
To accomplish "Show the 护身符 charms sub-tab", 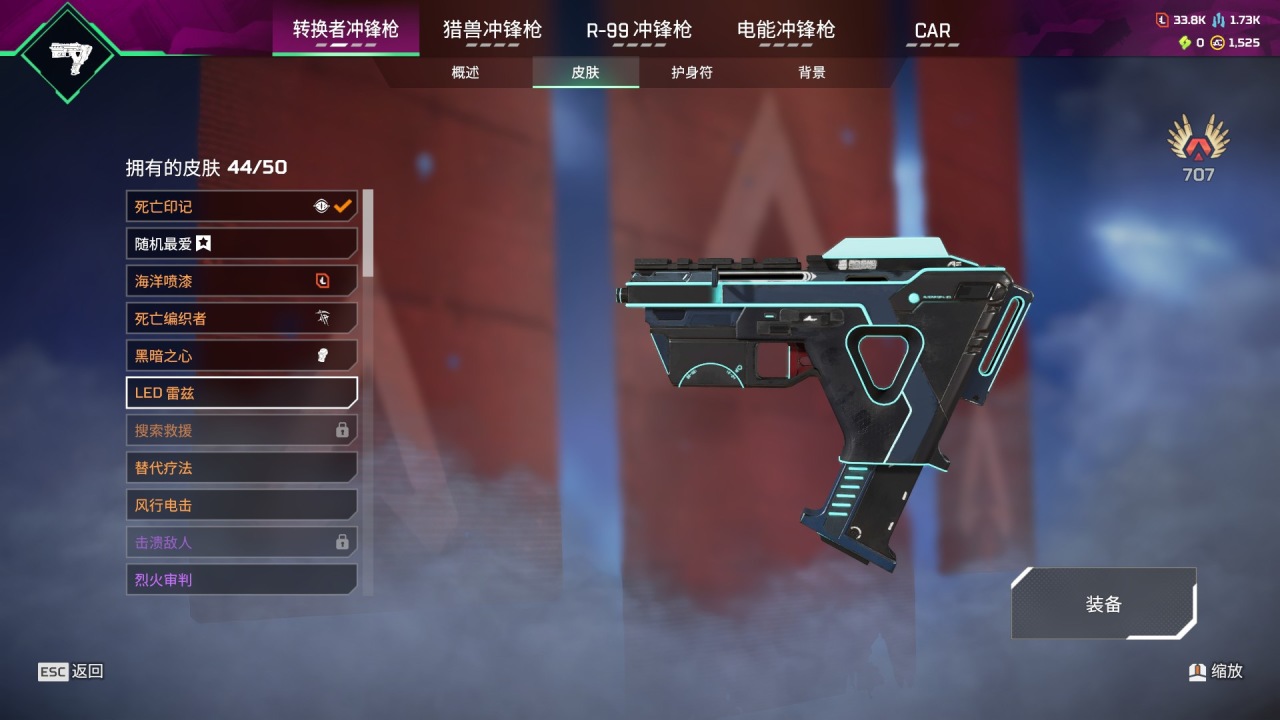I will 692,73.
